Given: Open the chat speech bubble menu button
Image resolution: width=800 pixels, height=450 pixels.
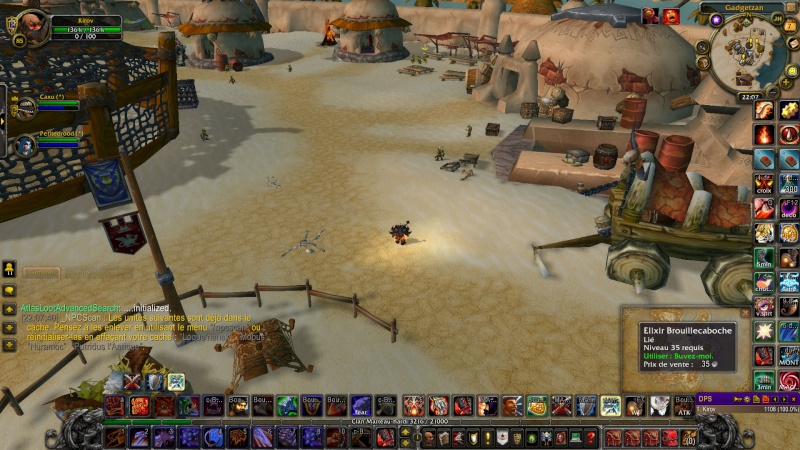Looking at the screenshot, I should point(9,290).
